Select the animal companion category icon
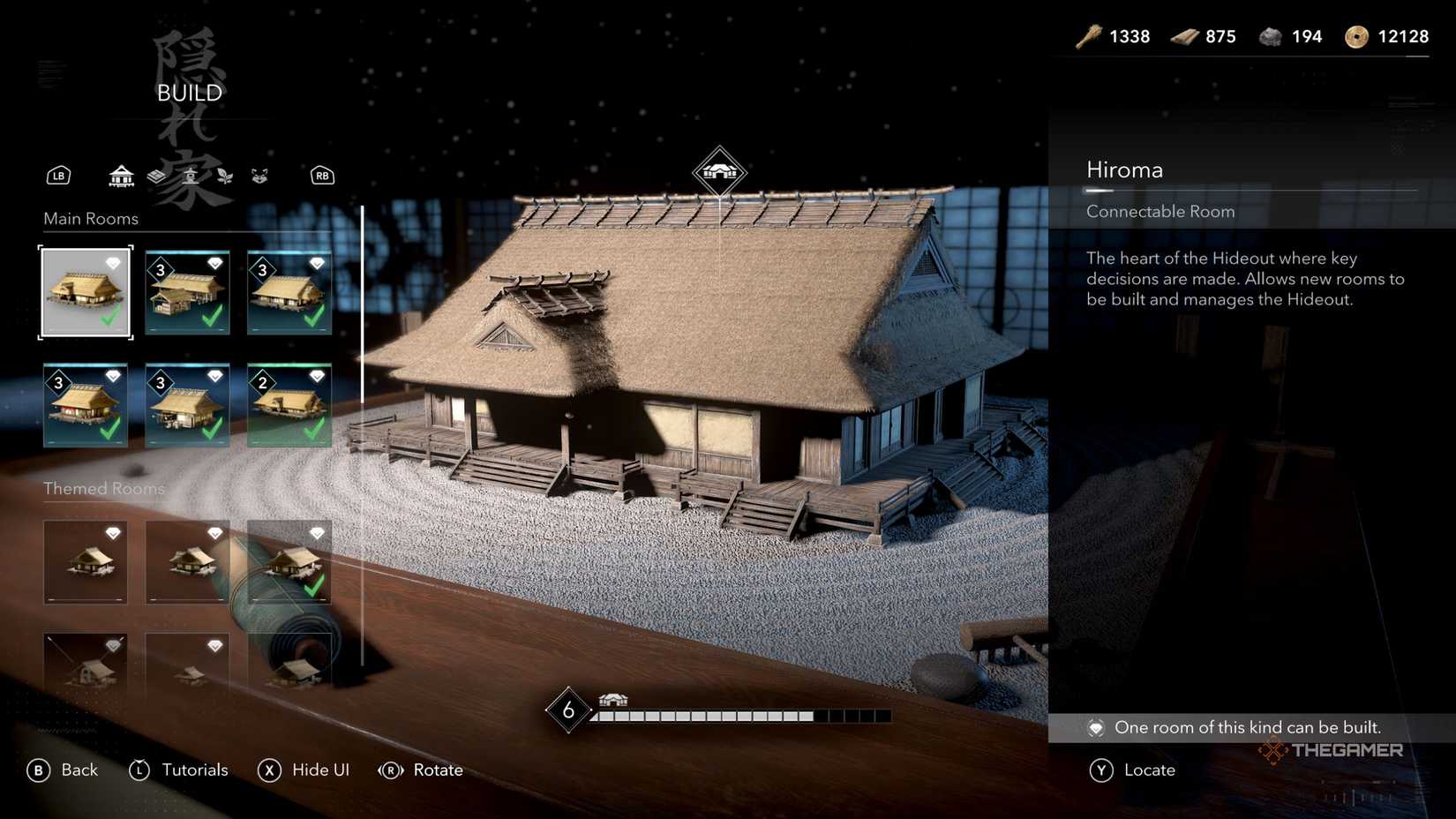1456x819 pixels. click(x=260, y=176)
